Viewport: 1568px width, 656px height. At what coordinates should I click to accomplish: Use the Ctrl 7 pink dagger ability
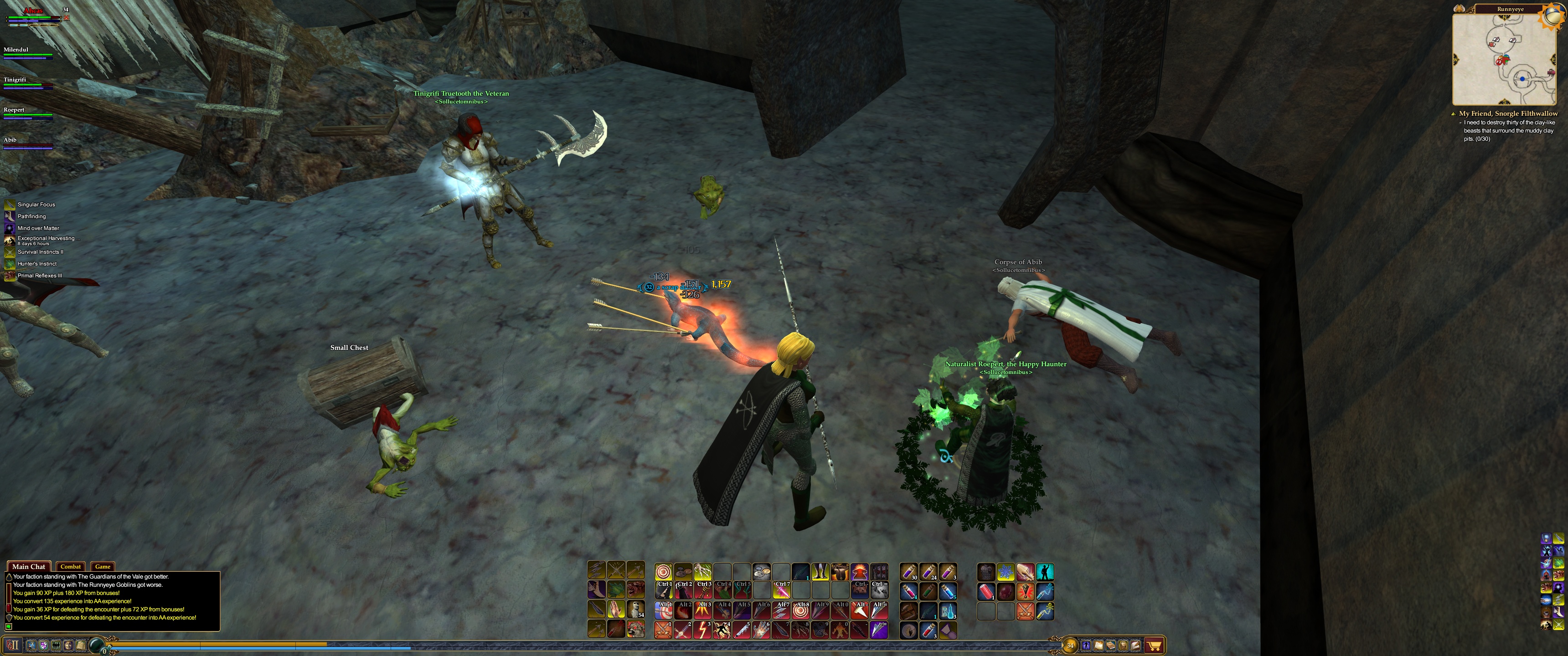coord(782,589)
